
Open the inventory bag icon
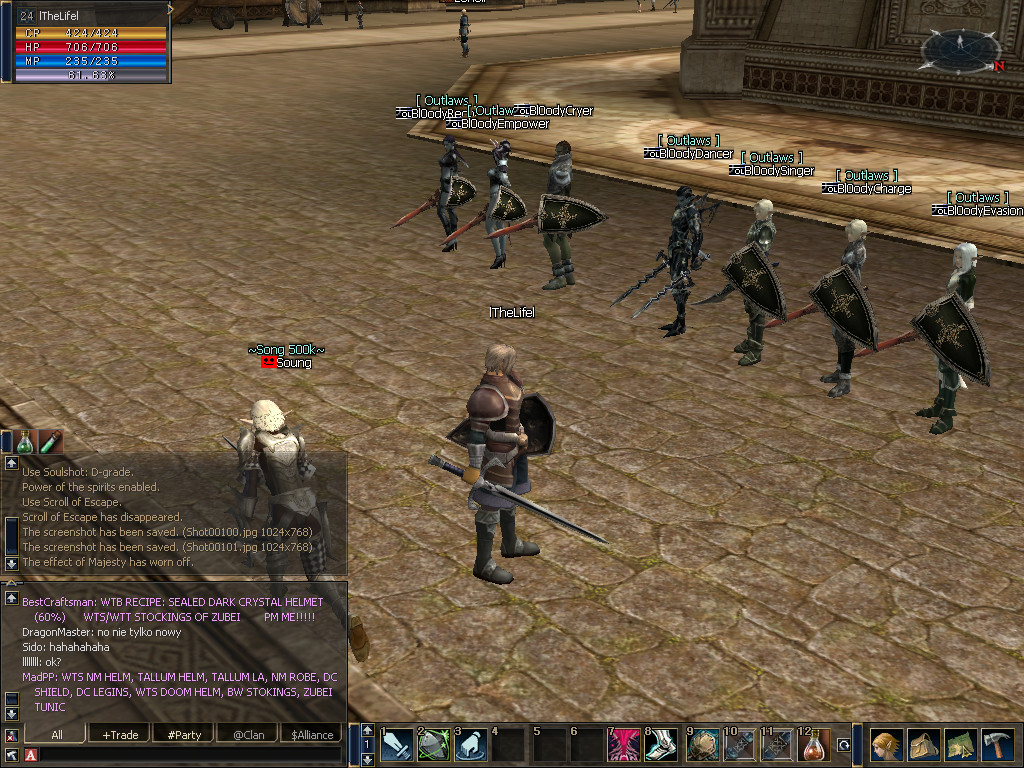(x=923, y=745)
